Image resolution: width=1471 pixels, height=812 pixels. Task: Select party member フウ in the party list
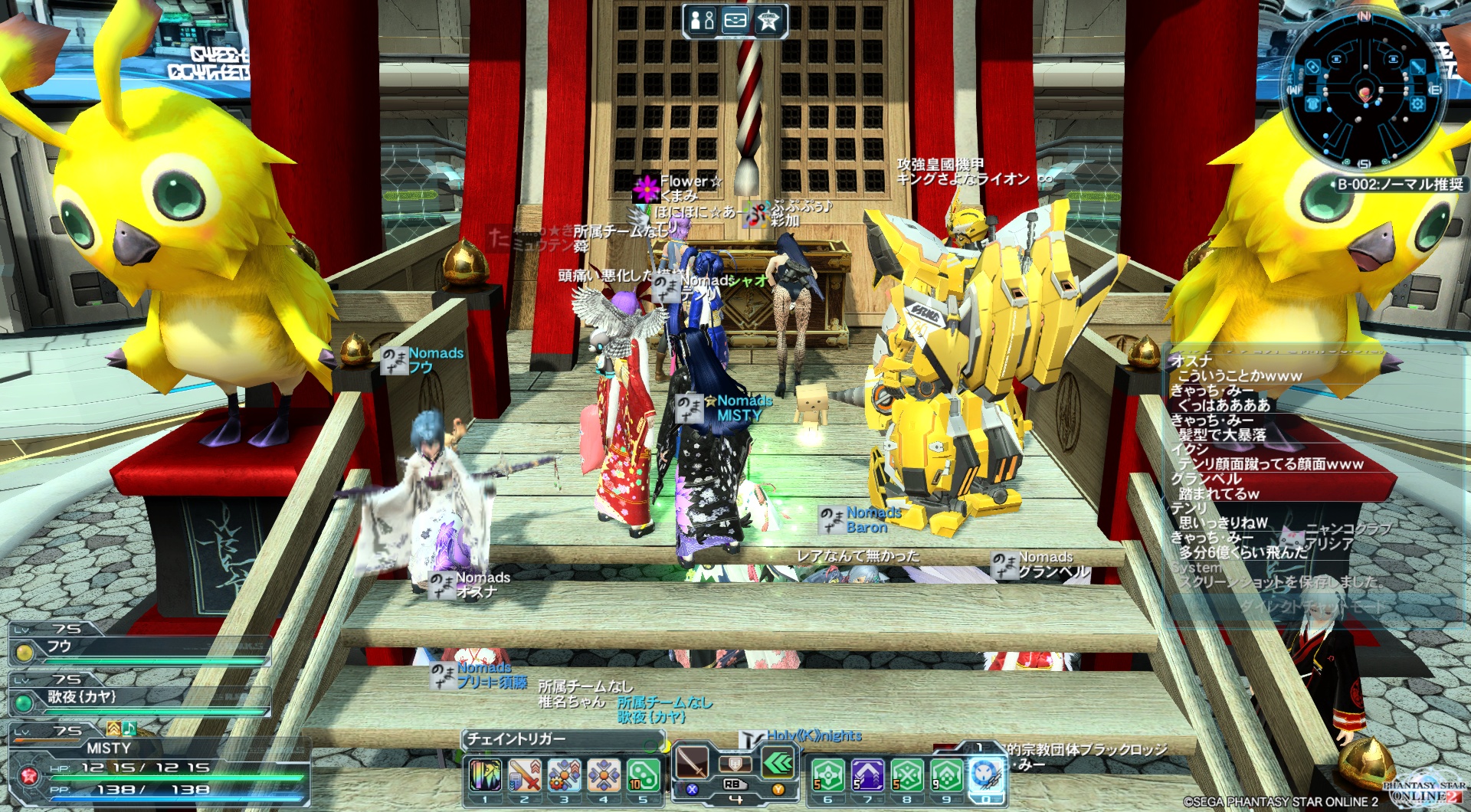(138, 647)
